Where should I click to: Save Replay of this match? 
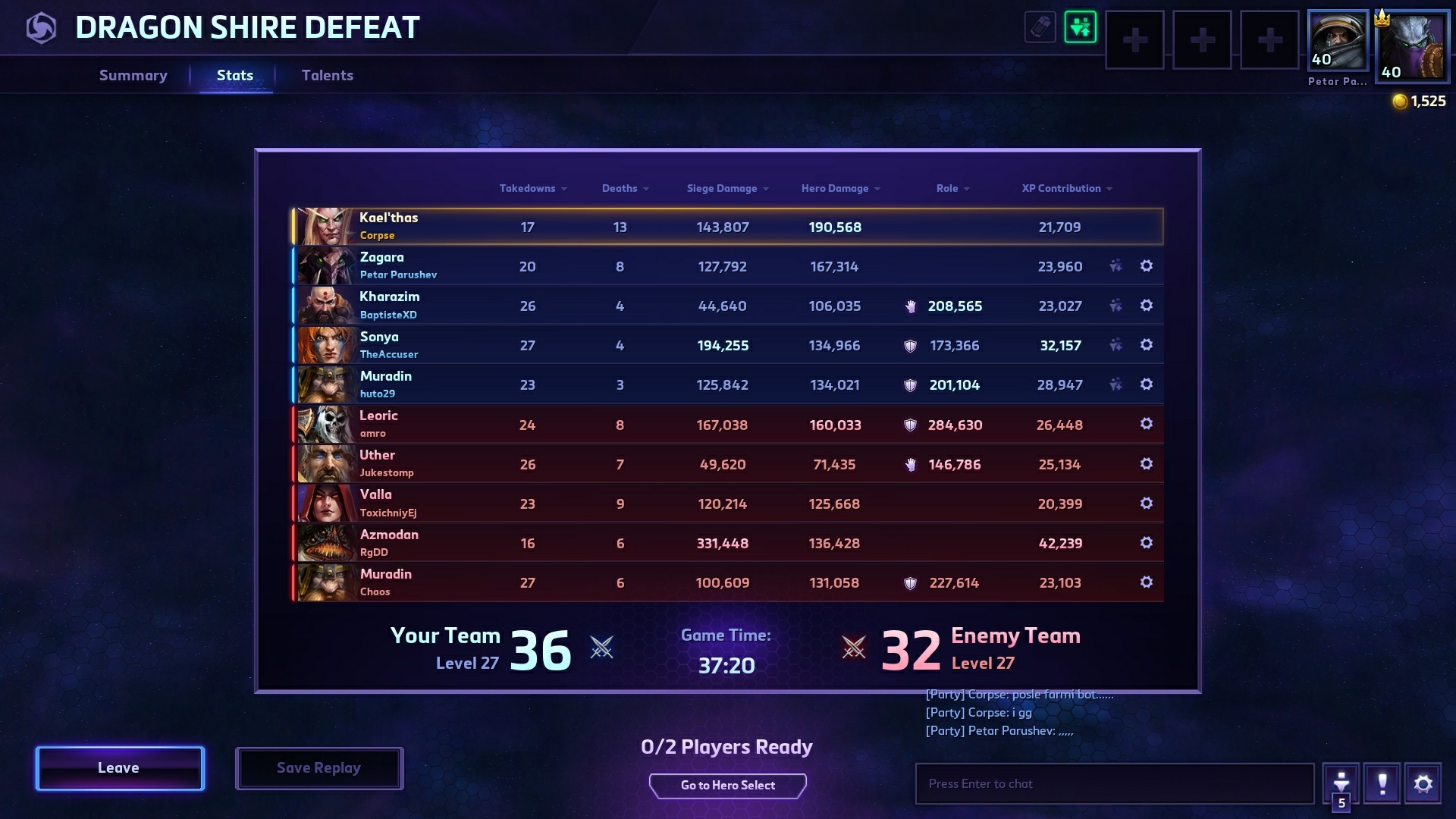[x=318, y=768]
